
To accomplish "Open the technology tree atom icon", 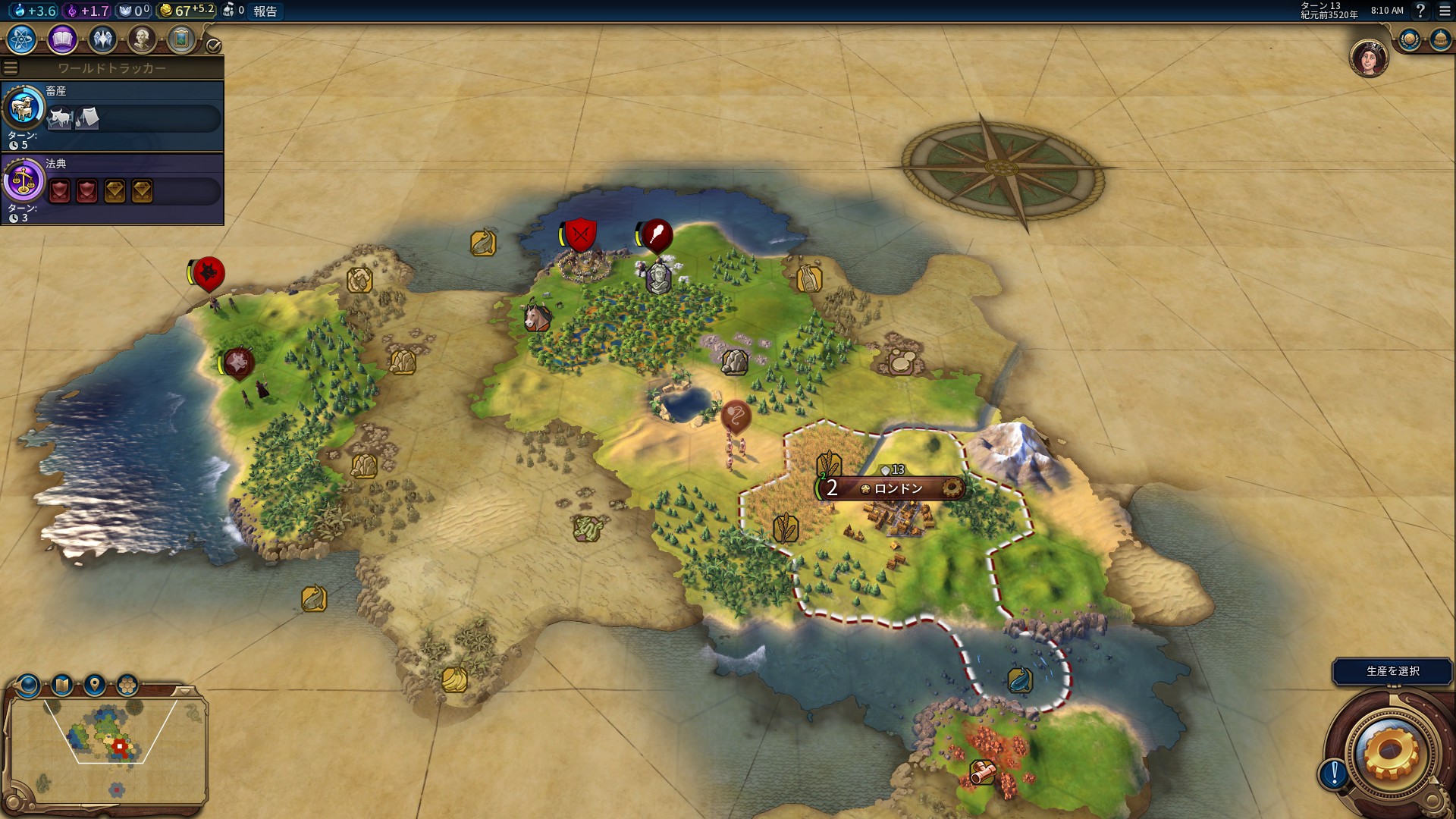I will click(22, 39).
